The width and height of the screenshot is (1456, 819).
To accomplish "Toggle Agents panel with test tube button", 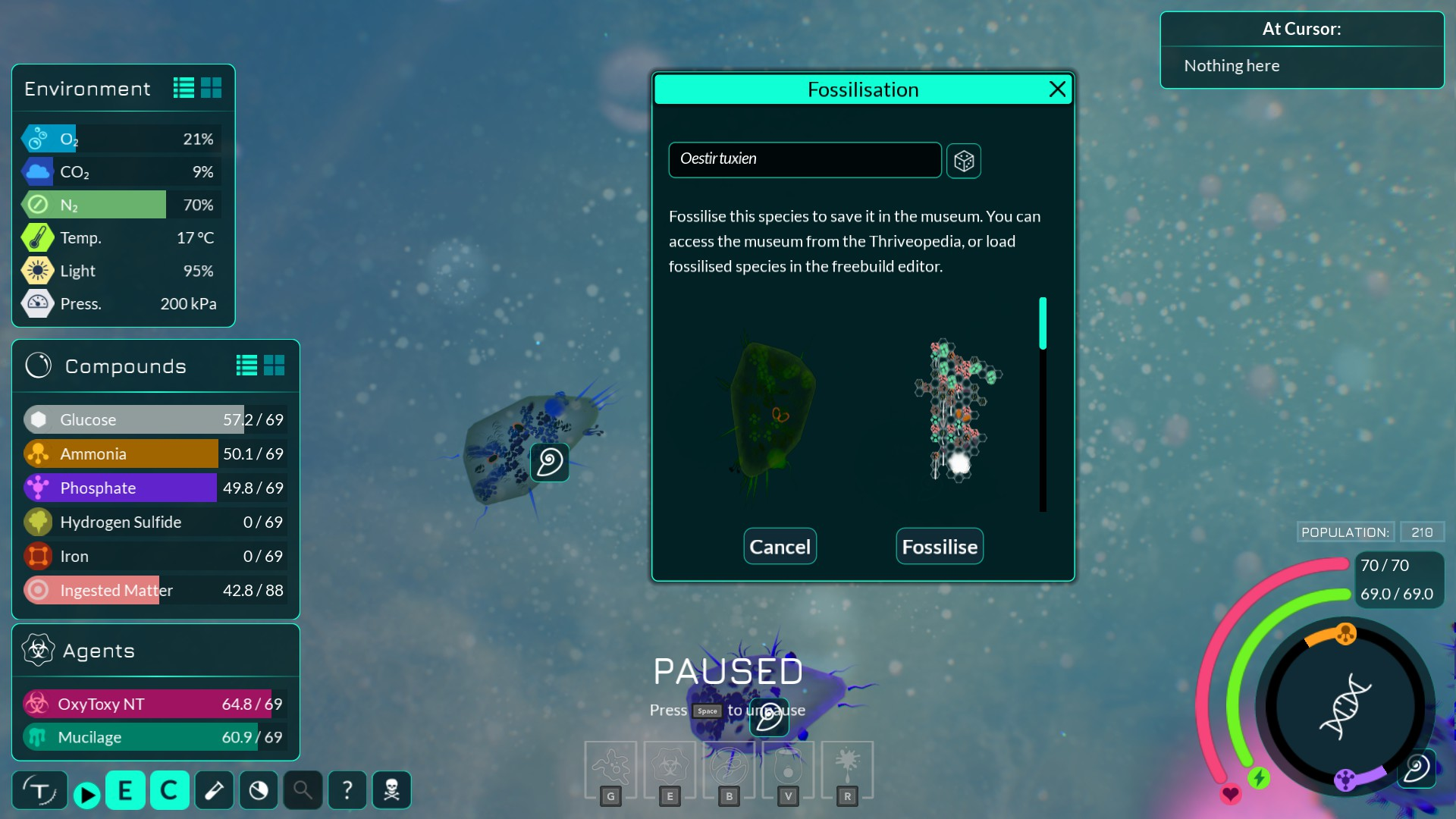I will tap(214, 791).
